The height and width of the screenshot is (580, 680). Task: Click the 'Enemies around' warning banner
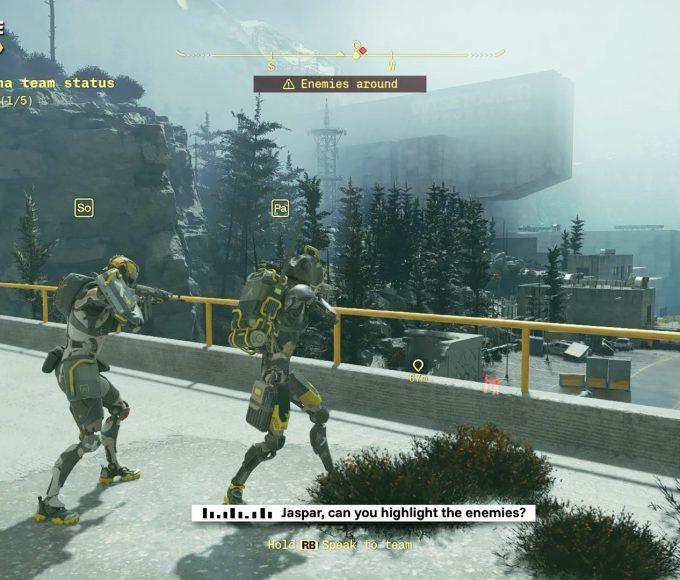point(340,84)
